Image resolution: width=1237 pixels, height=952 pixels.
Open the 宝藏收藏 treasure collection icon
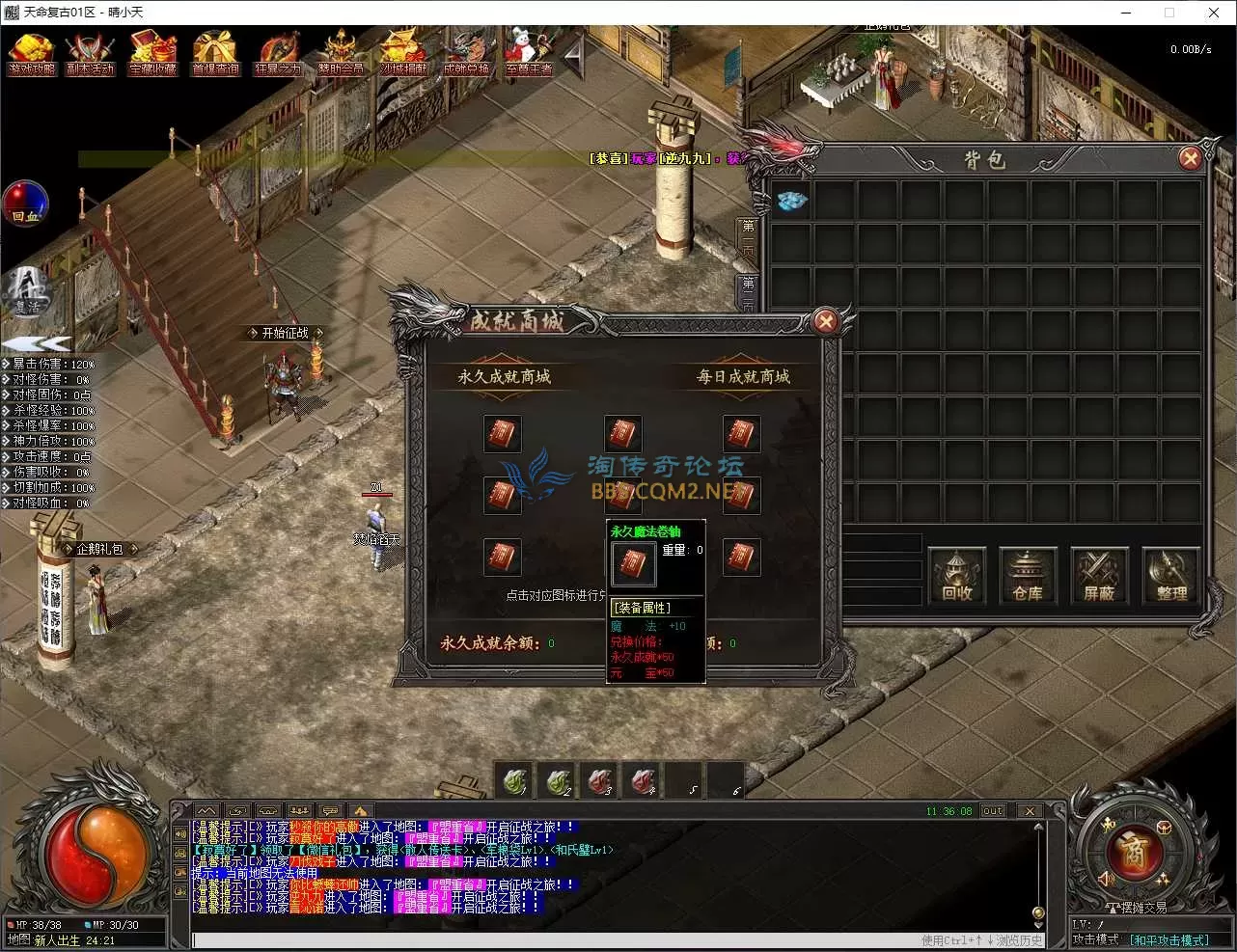(x=153, y=54)
